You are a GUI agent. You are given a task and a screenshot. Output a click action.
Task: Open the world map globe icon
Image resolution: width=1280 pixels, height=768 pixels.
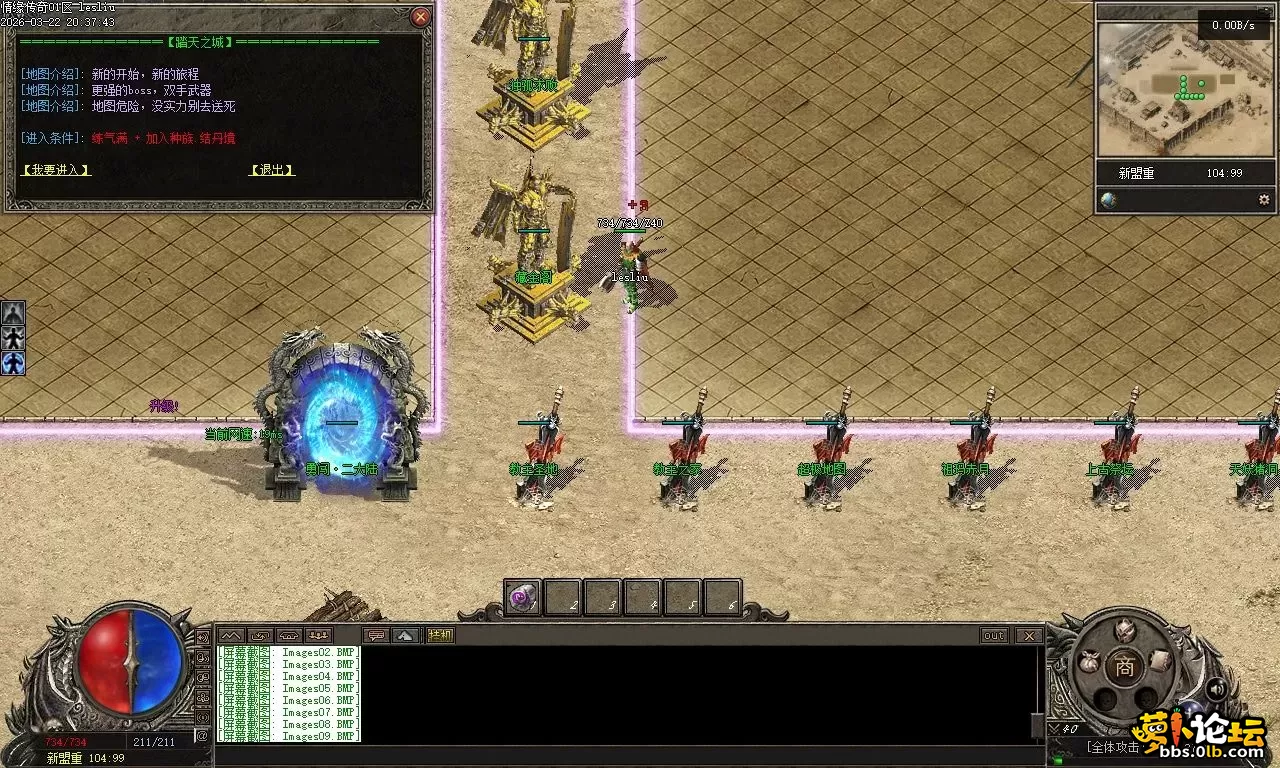(x=1109, y=200)
